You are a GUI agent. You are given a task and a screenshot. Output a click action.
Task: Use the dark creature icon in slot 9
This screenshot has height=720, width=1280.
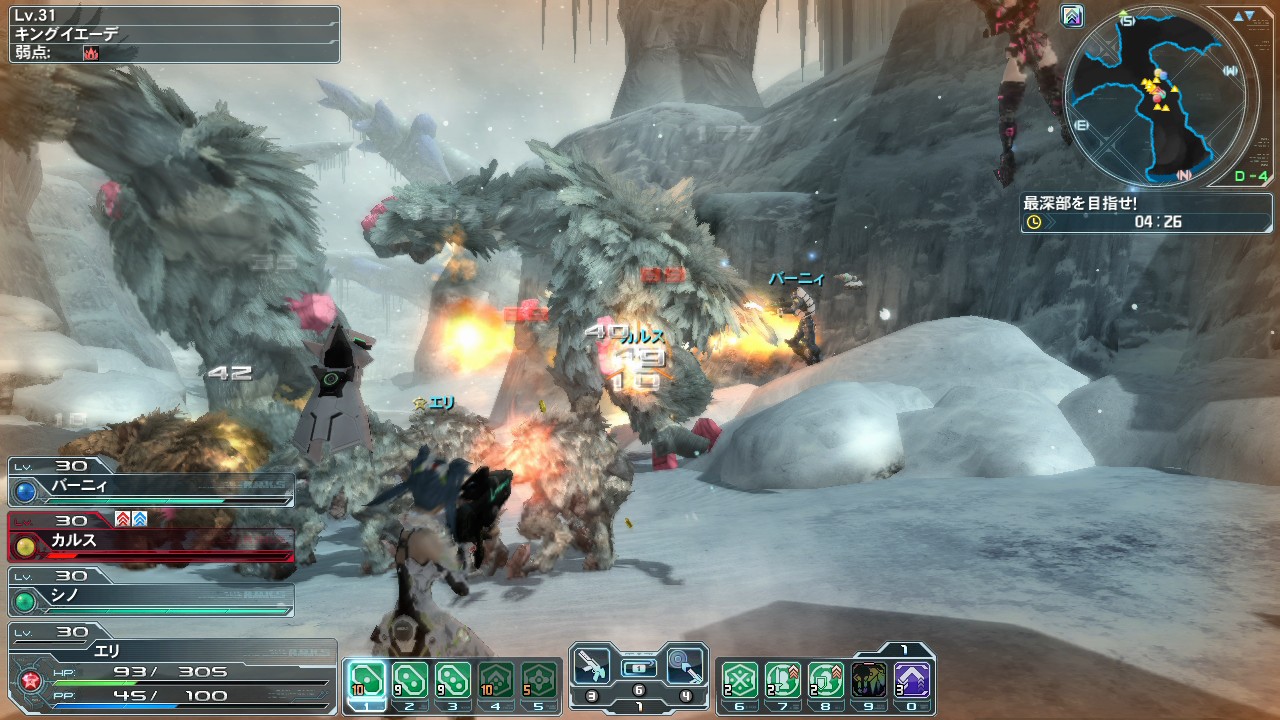pyautogui.click(x=869, y=681)
